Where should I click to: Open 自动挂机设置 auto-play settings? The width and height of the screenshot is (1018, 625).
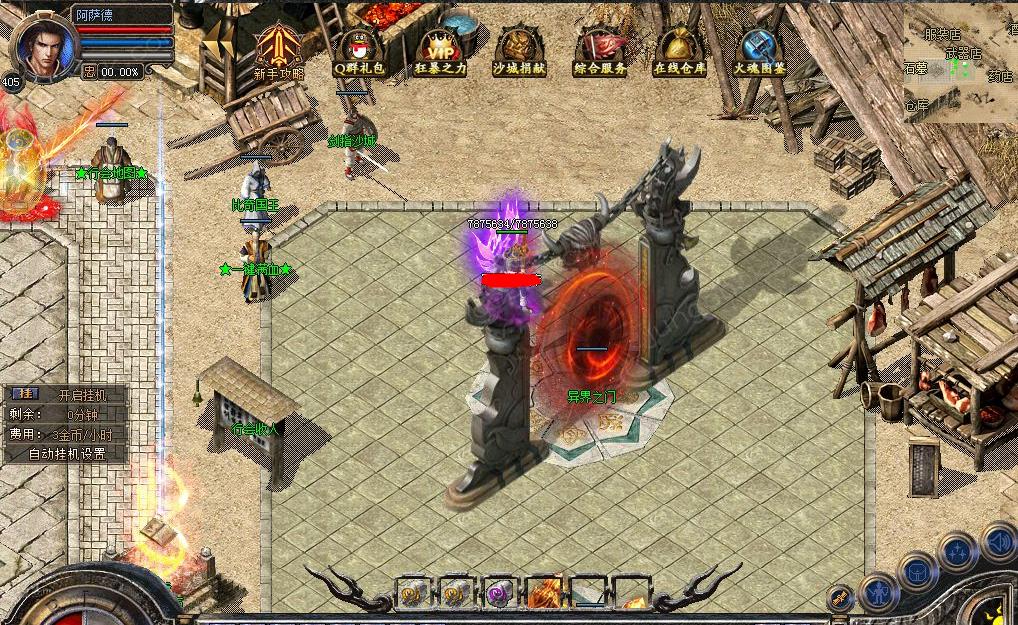click(x=67, y=453)
